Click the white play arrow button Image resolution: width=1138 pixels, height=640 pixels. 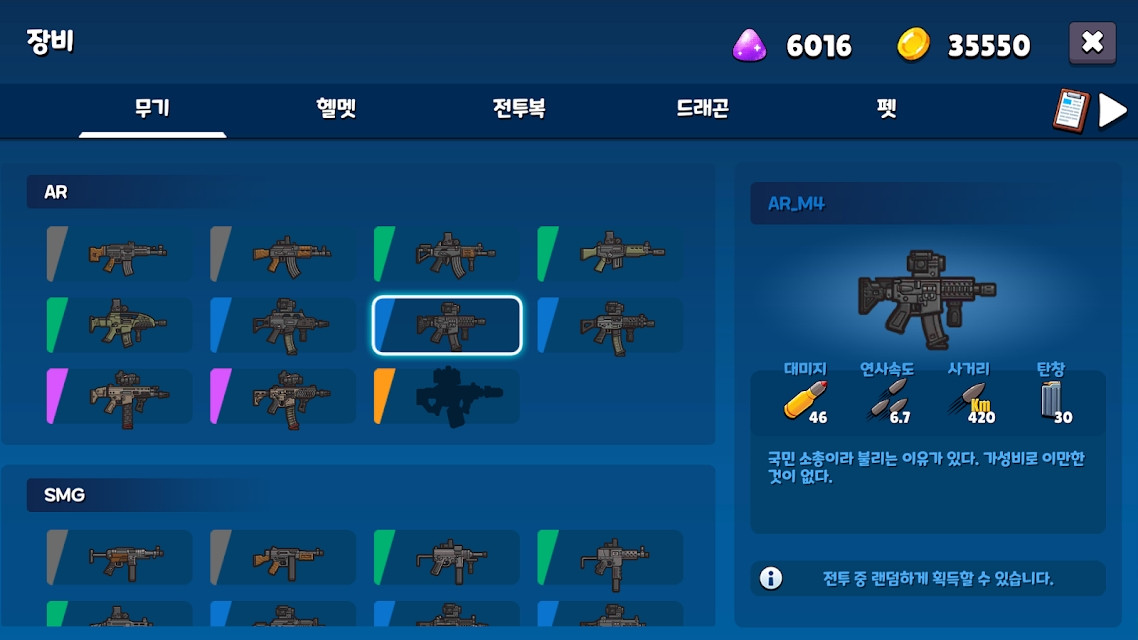(x=1113, y=110)
